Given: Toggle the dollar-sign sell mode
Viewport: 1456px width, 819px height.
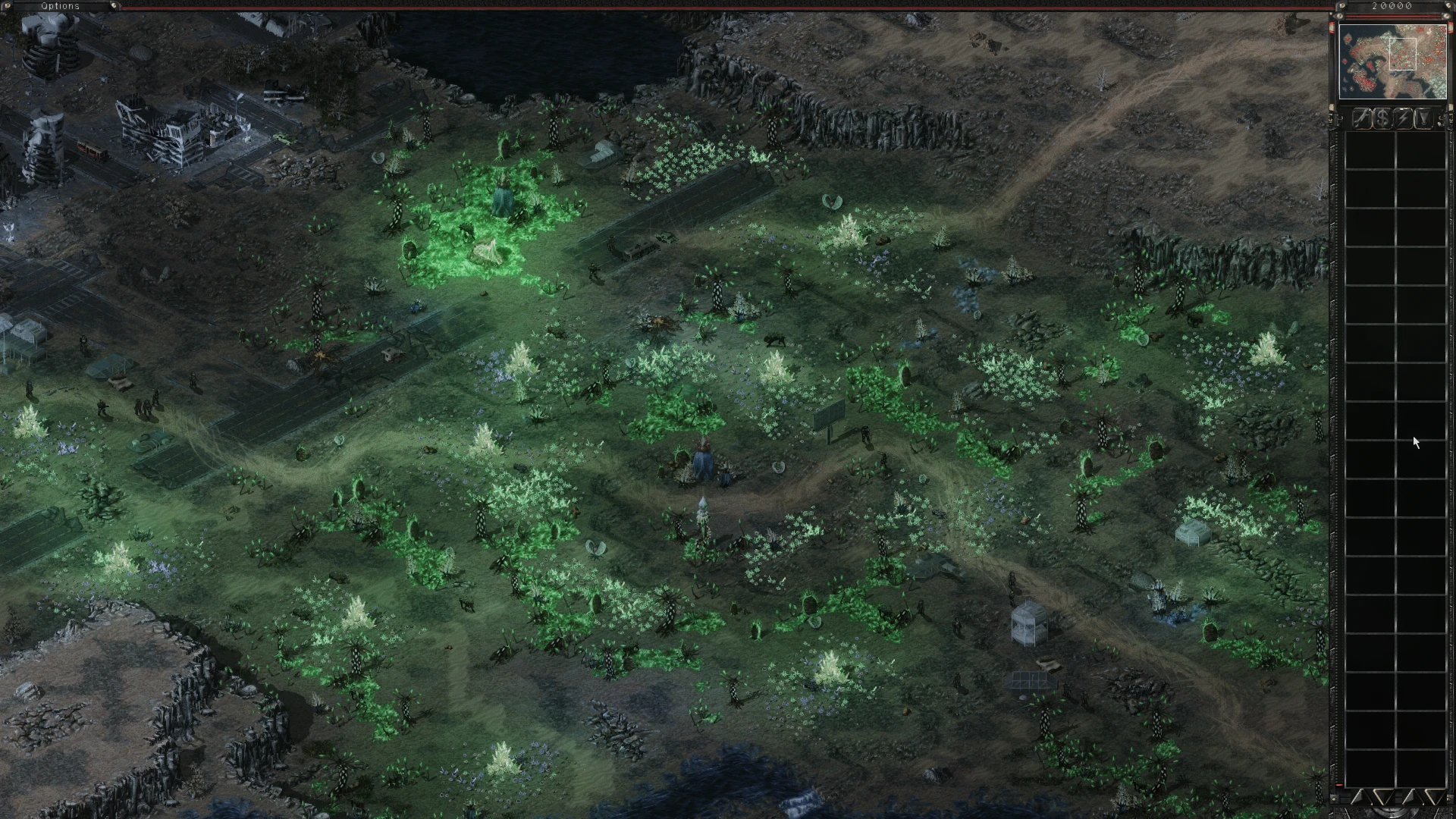Looking at the screenshot, I should 1383,119.
